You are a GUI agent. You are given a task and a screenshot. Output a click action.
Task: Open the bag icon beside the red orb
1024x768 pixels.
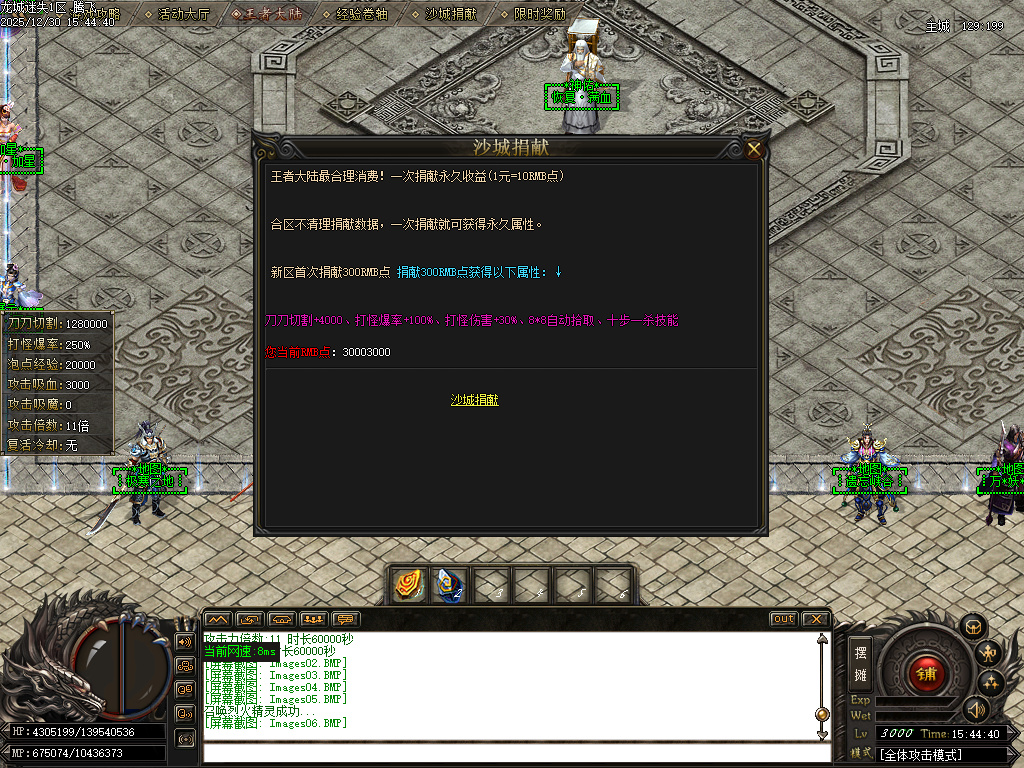pyautogui.click(x=972, y=626)
